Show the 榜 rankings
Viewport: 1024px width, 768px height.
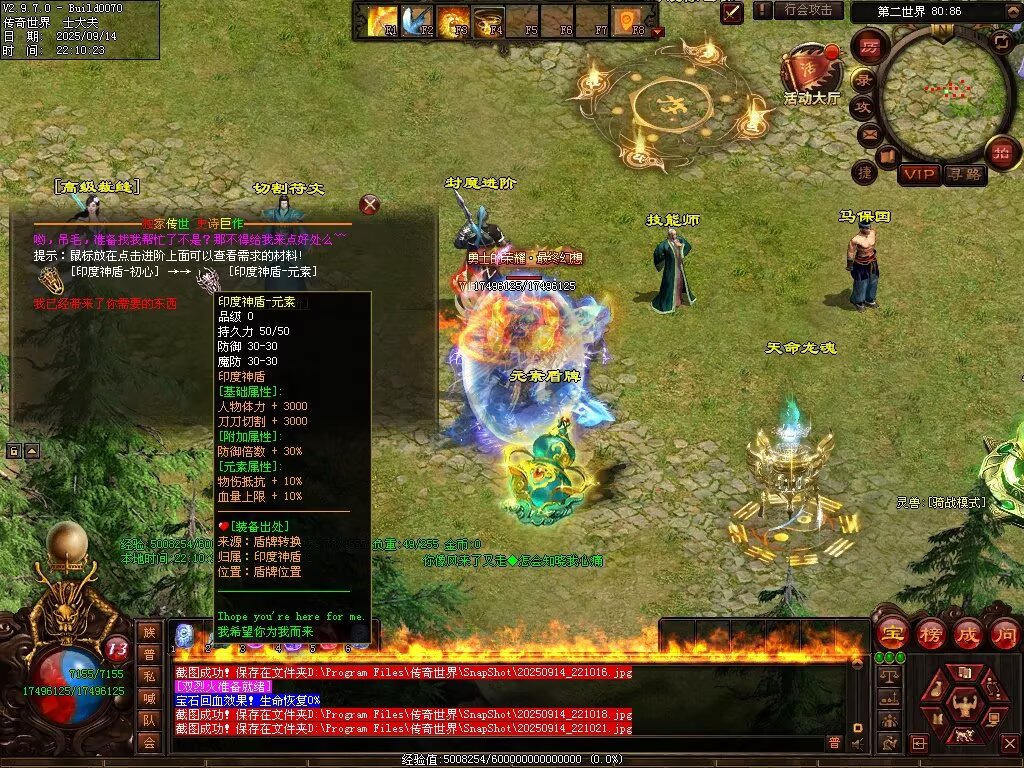pos(929,634)
